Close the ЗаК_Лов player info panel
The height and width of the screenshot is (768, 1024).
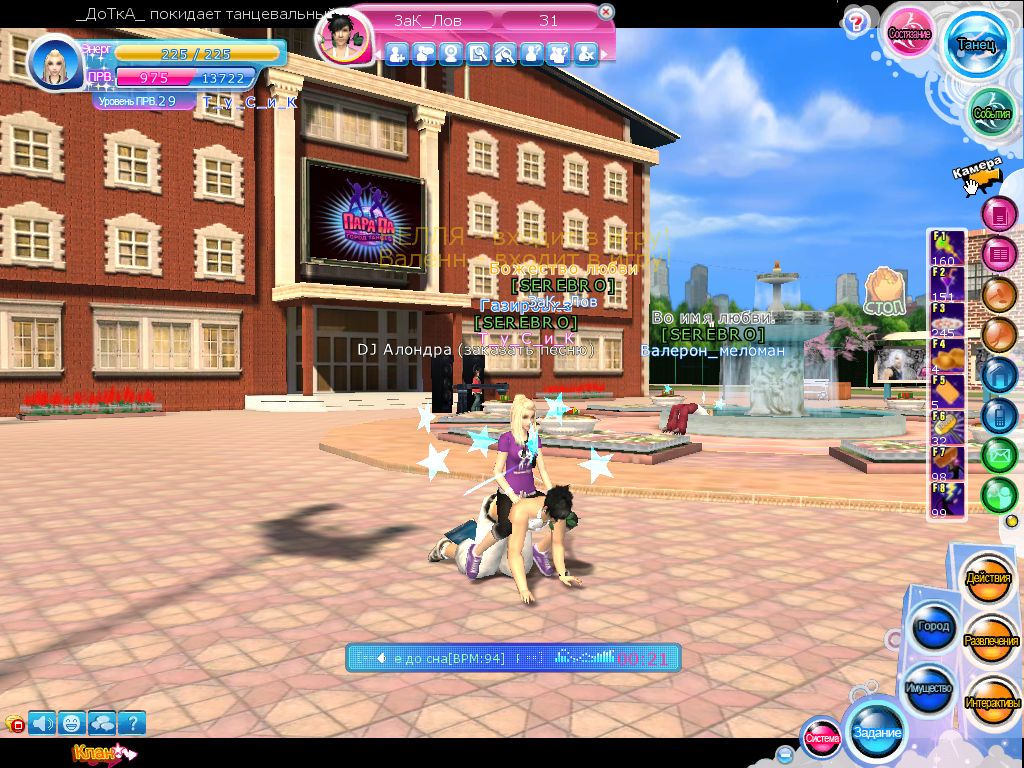pyautogui.click(x=606, y=12)
